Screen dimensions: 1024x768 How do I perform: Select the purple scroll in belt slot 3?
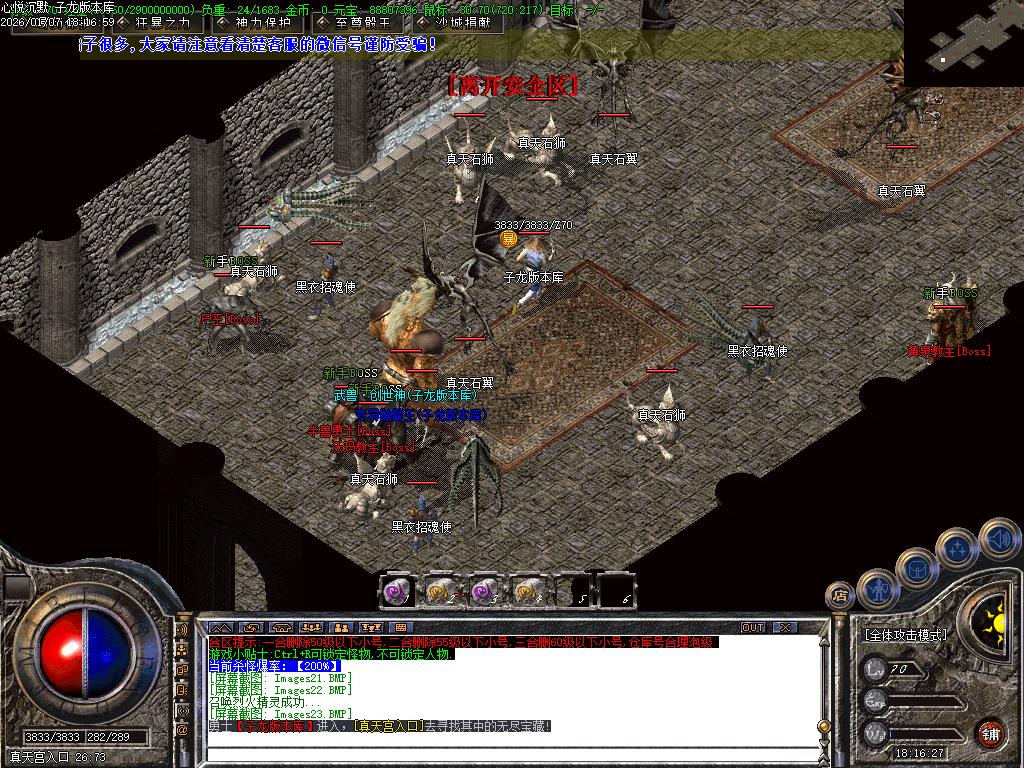click(484, 592)
